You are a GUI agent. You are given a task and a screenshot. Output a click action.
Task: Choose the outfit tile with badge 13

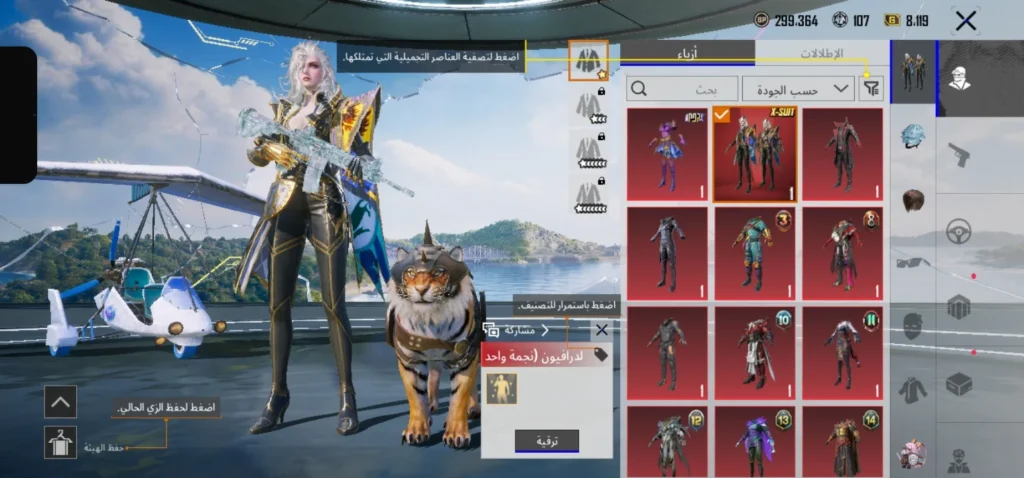(755, 441)
